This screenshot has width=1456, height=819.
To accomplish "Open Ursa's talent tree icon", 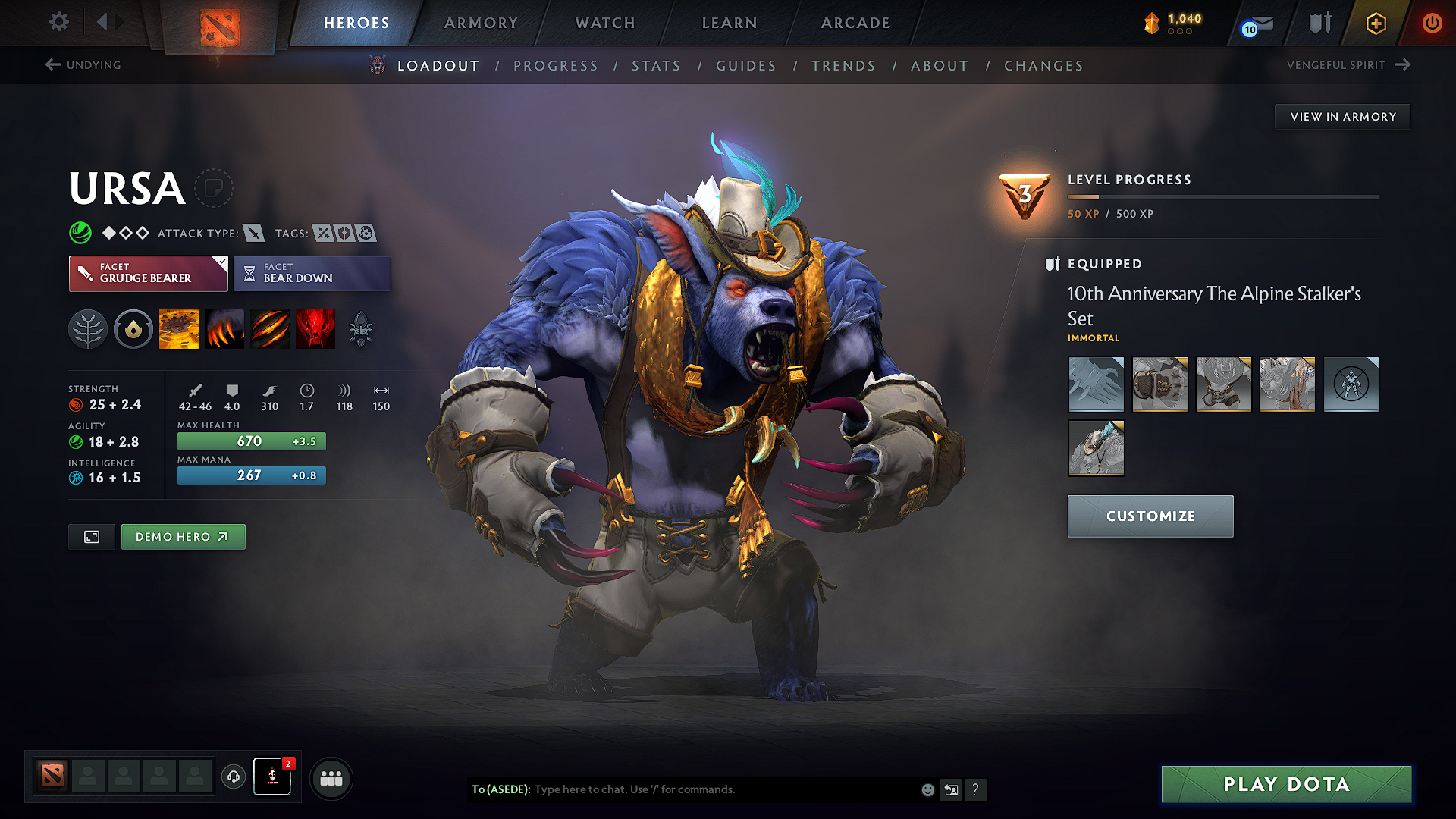I will 88,328.
